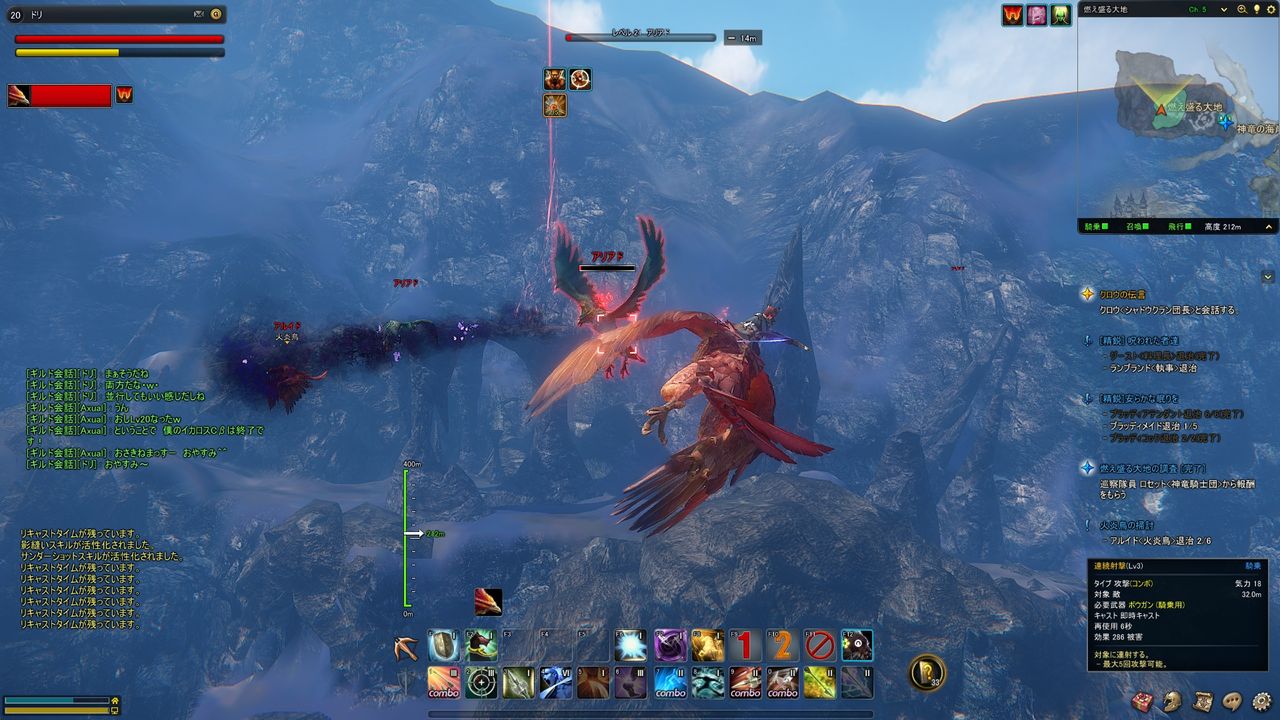Activate the purple swirl skill icon
Screen dimensions: 1280x720
pyautogui.click(x=669, y=646)
